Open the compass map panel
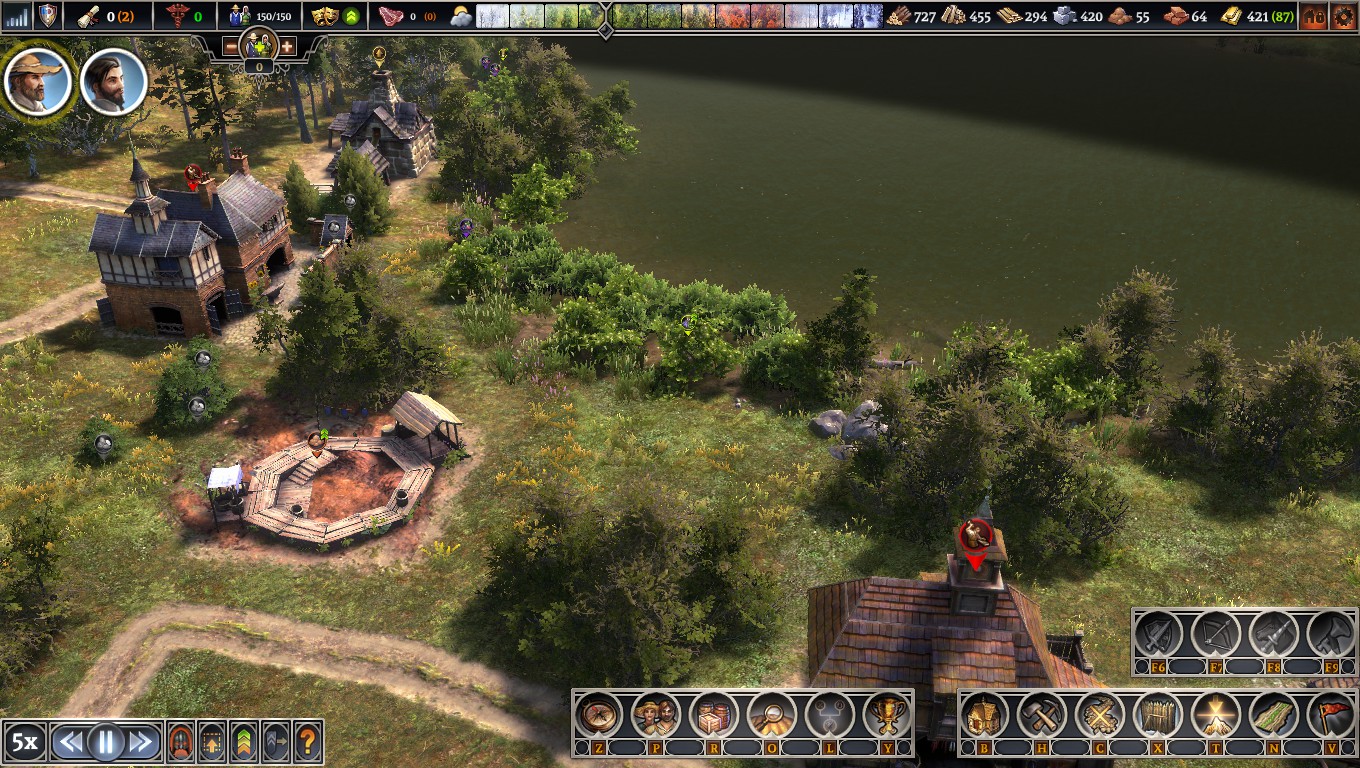Image resolution: width=1360 pixels, height=768 pixels. [x=598, y=715]
